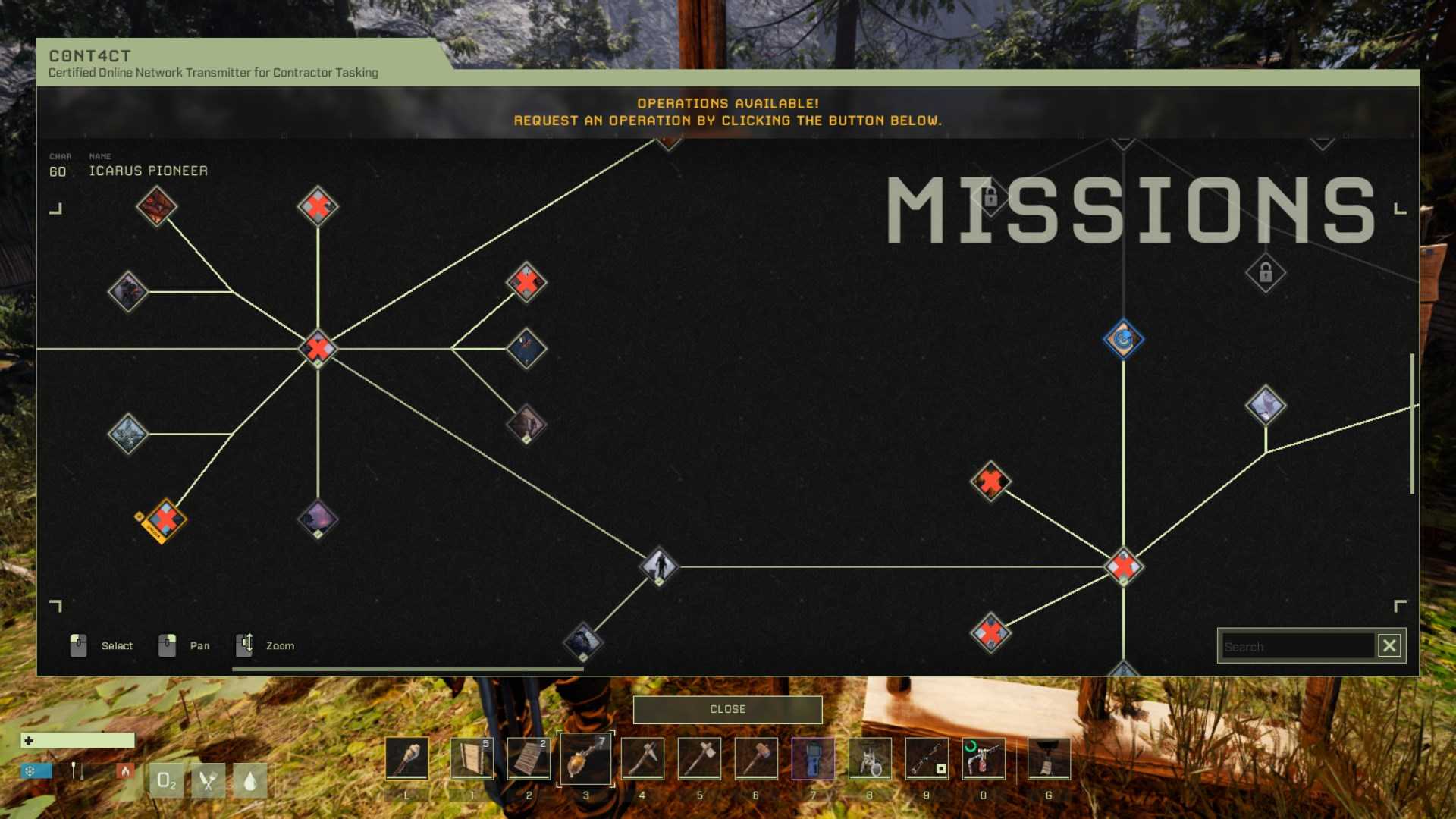Viewport: 1456px width, 819px height.
Task: Select the blue handheld device slot
Action: tap(813, 758)
